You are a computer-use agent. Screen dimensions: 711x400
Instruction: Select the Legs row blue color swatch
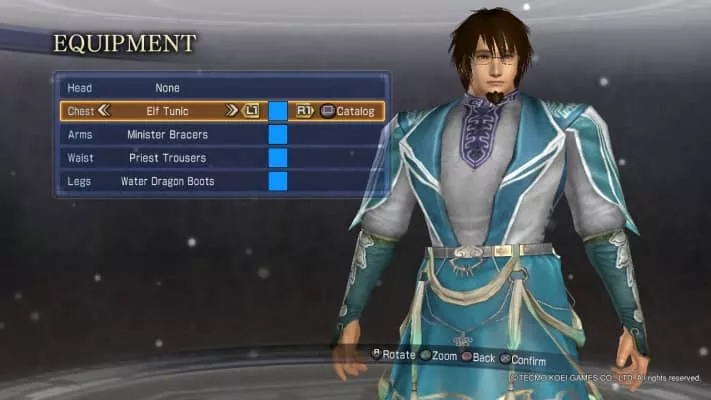pyautogui.click(x=278, y=181)
